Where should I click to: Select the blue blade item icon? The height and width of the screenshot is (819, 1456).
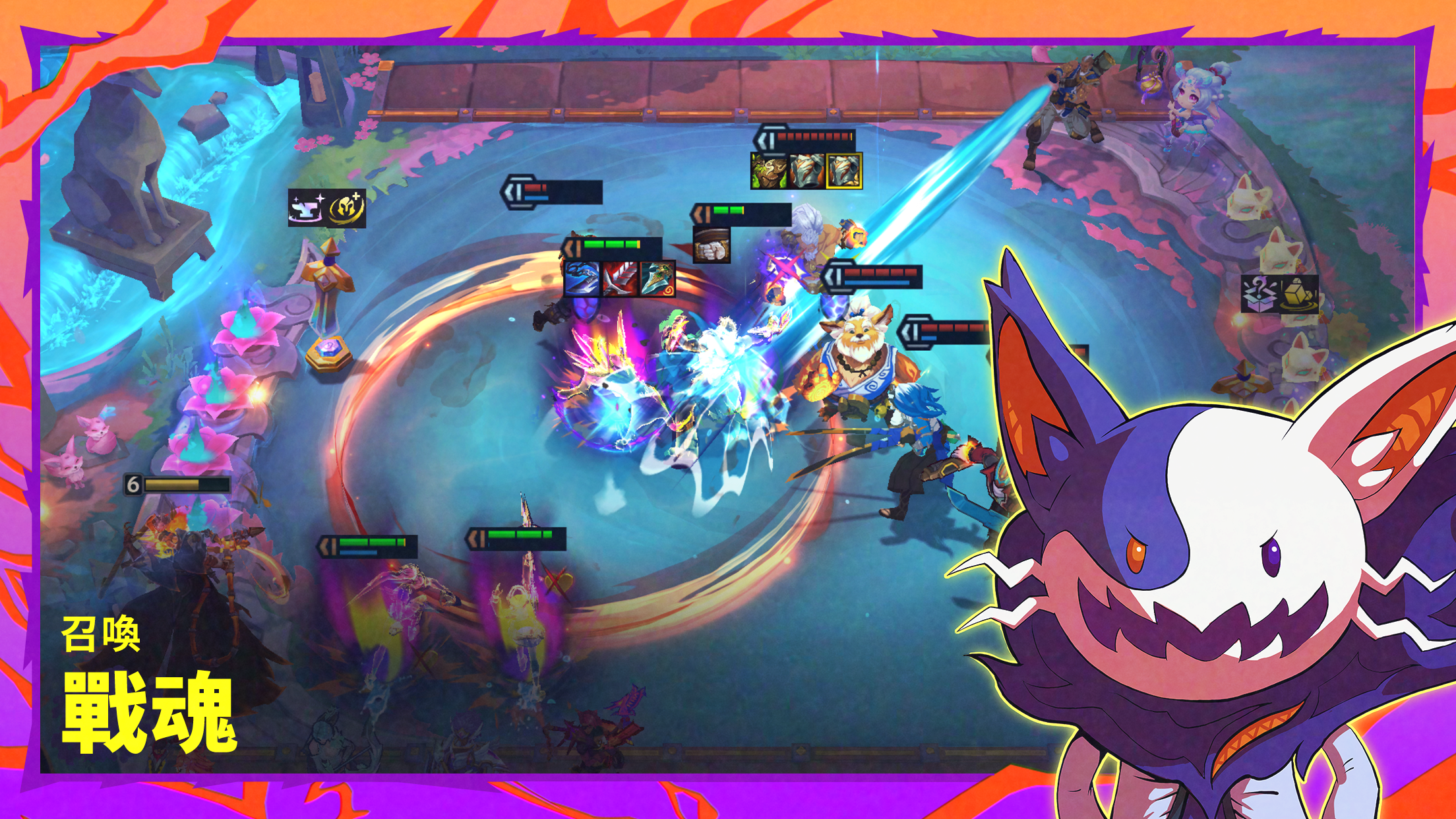[x=583, y=279]
